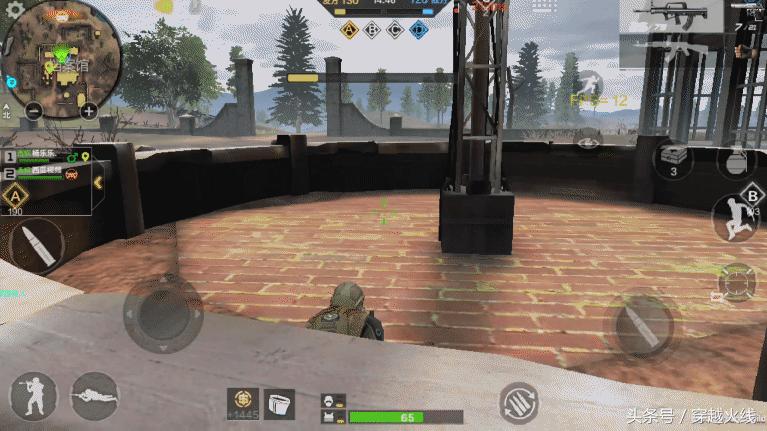Open the backpack inventory icon
This screenshot has height=431, width=767.
click(280, 402)
